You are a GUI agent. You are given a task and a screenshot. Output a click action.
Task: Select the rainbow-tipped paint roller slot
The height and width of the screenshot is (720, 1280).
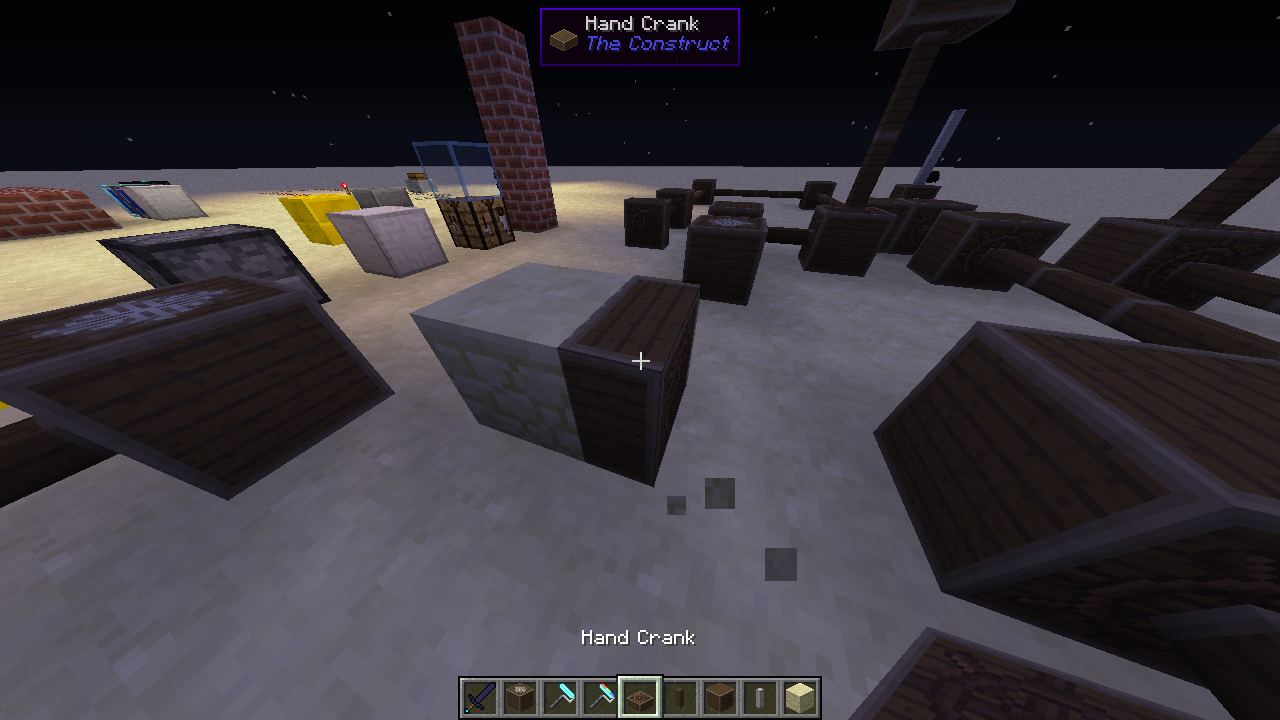600,697
